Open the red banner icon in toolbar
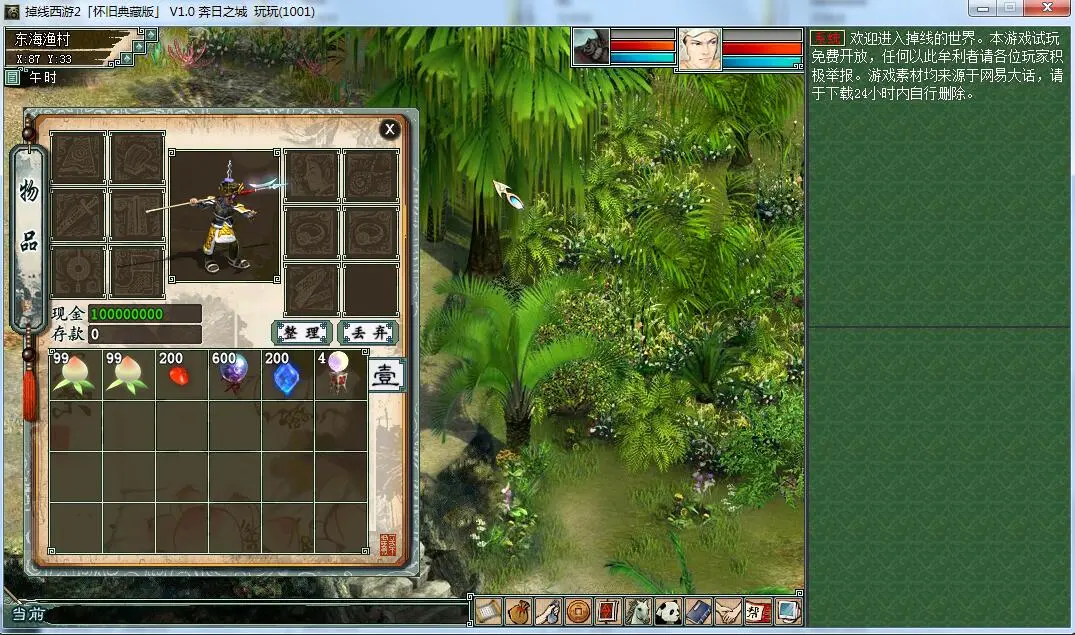Viewport: 1075px width, 635px height. 608,611
